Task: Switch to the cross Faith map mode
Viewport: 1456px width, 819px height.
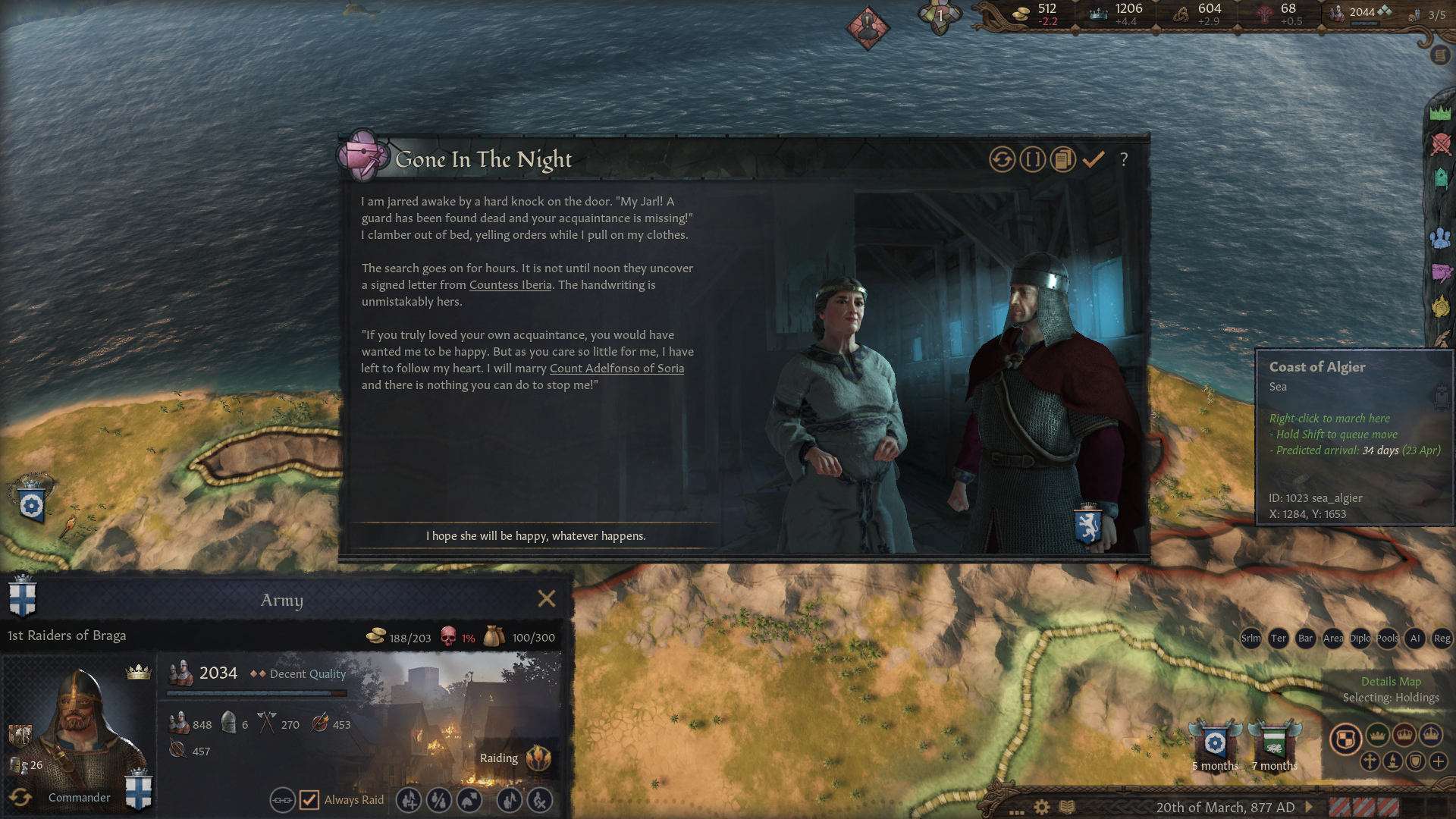Action: 1370,761
